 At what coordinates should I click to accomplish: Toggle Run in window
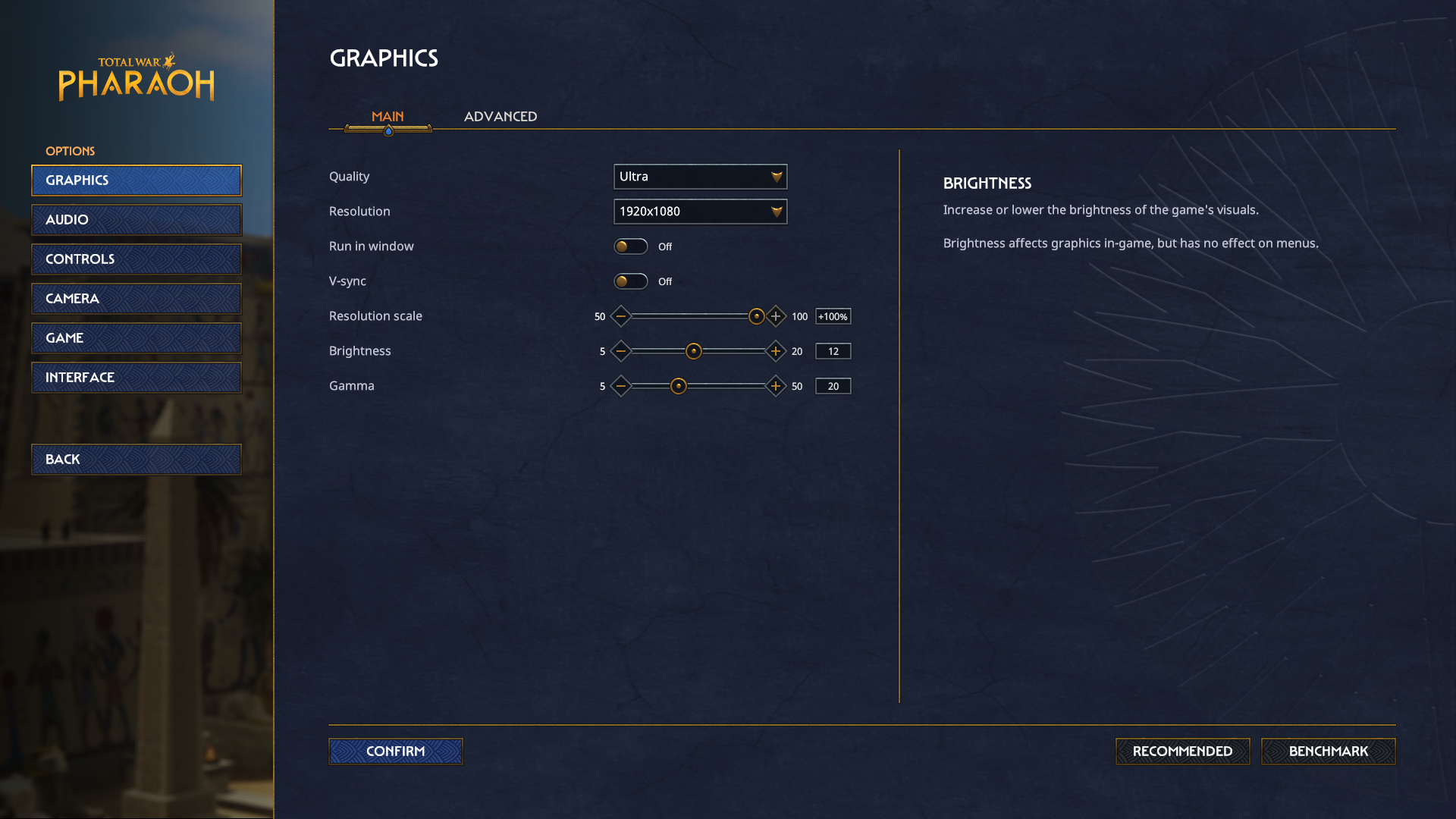[x=631, y=246]
